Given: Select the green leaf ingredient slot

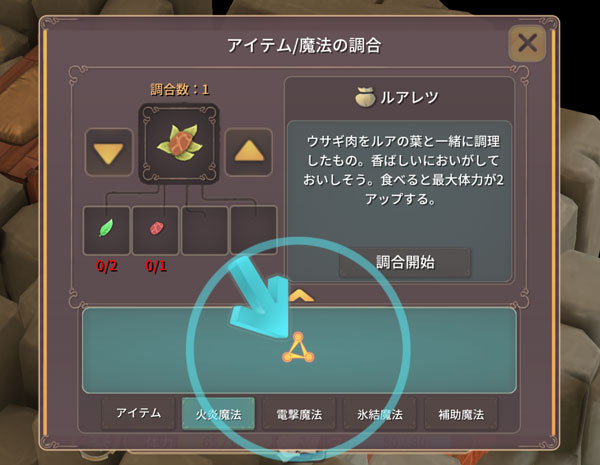Looking at the screenshot, I should tap(106, 230).
